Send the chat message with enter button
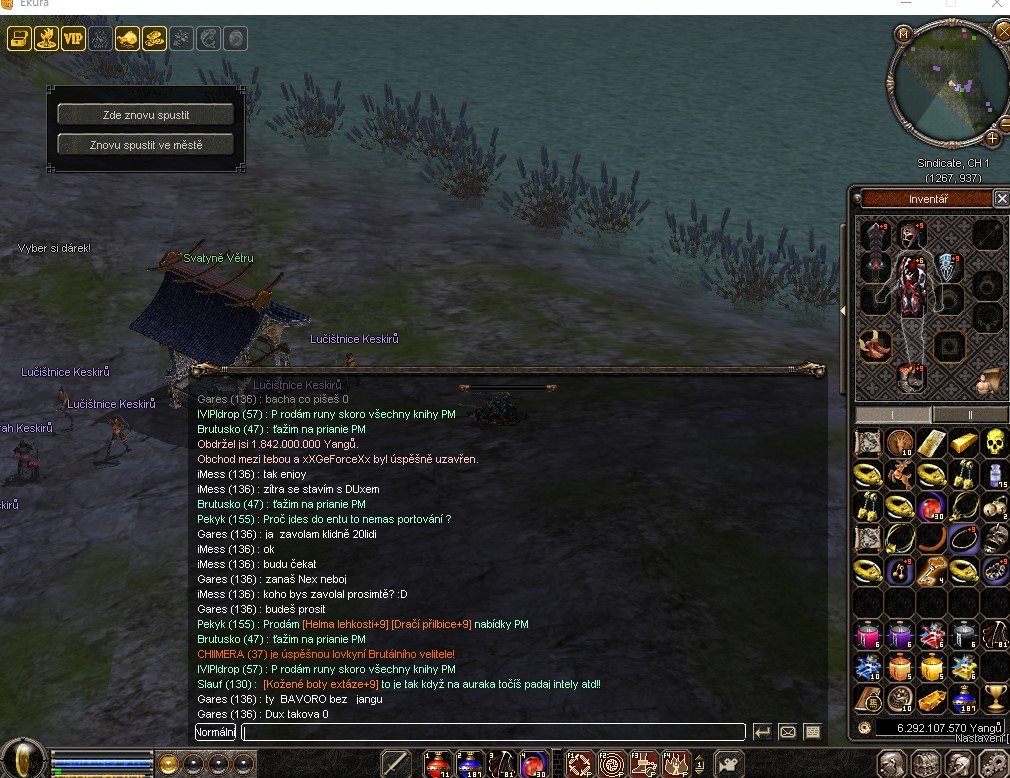The height and width of the screenshot is (778, 1010). 762,732
